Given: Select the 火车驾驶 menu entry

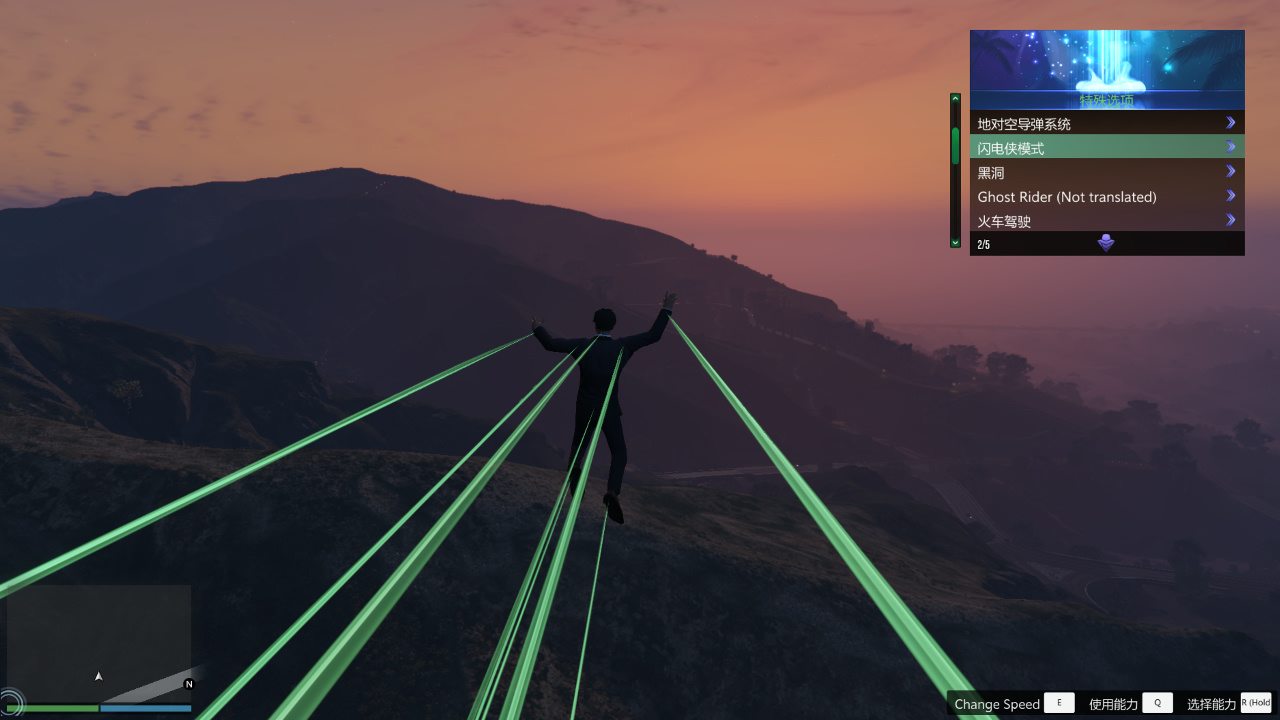Looking at the screenshot, I should pyautogui.click(x=1106, y=220).
